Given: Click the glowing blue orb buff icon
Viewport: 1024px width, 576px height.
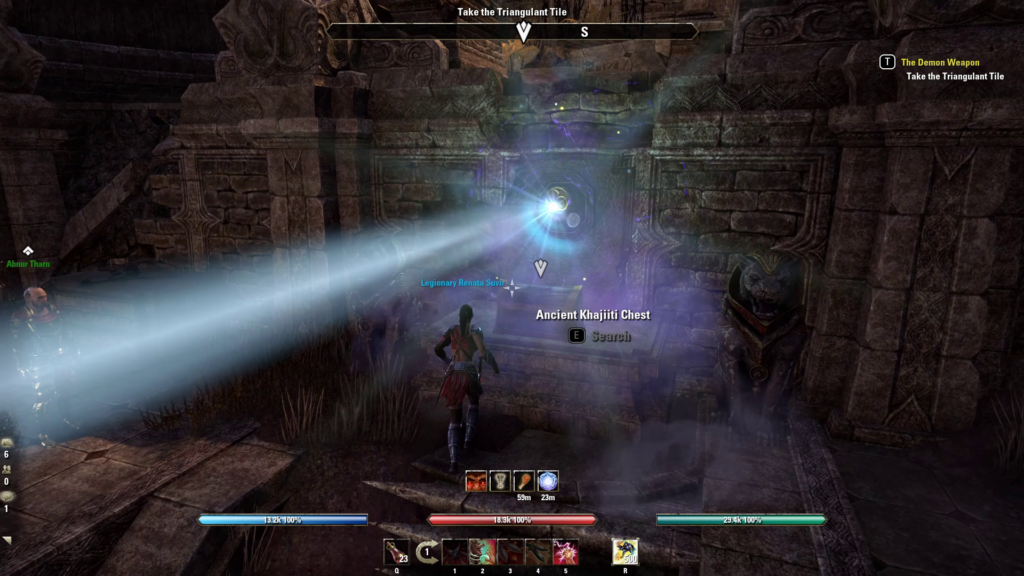Looking at the screenshot, I should tap(548, 481).
